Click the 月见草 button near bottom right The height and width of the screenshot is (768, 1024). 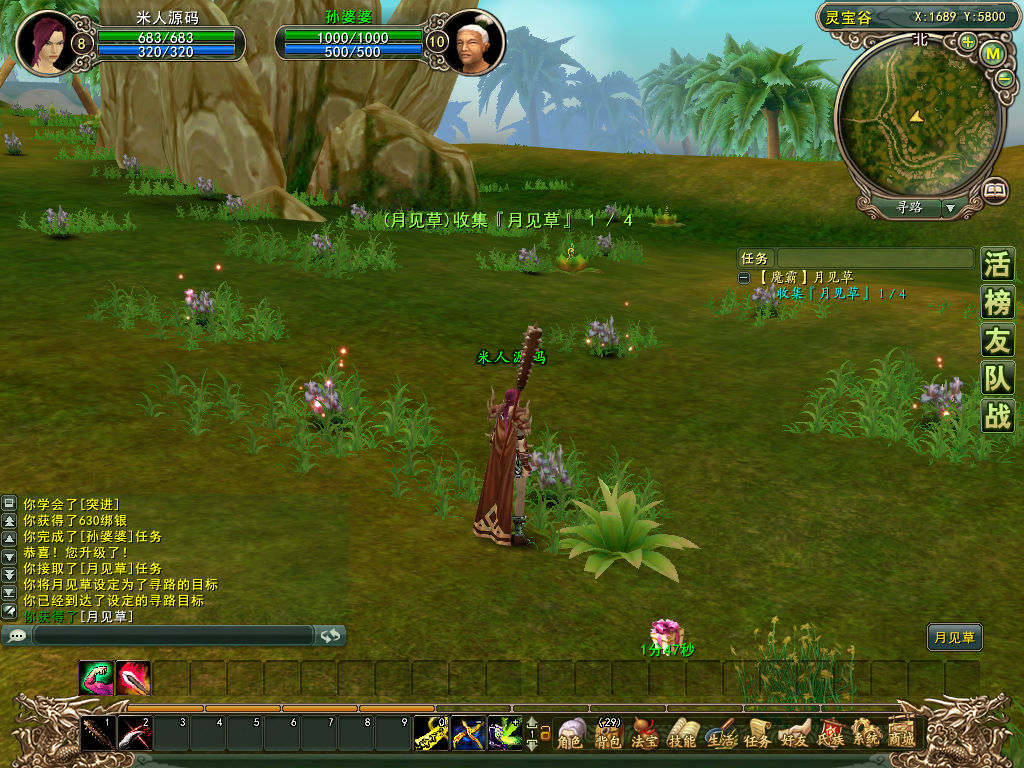click(x=954, y=637)
